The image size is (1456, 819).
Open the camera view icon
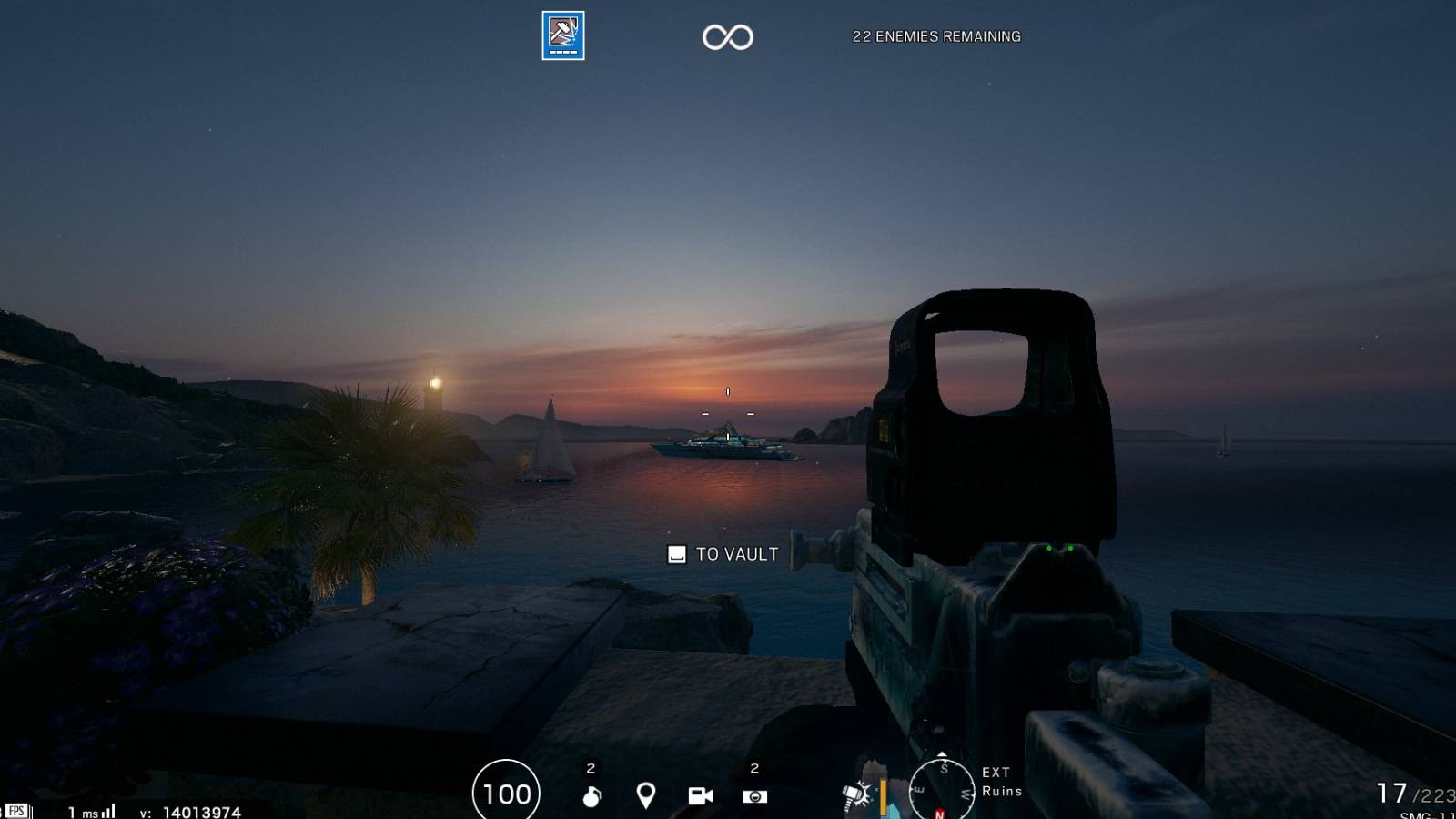[700, 794]
